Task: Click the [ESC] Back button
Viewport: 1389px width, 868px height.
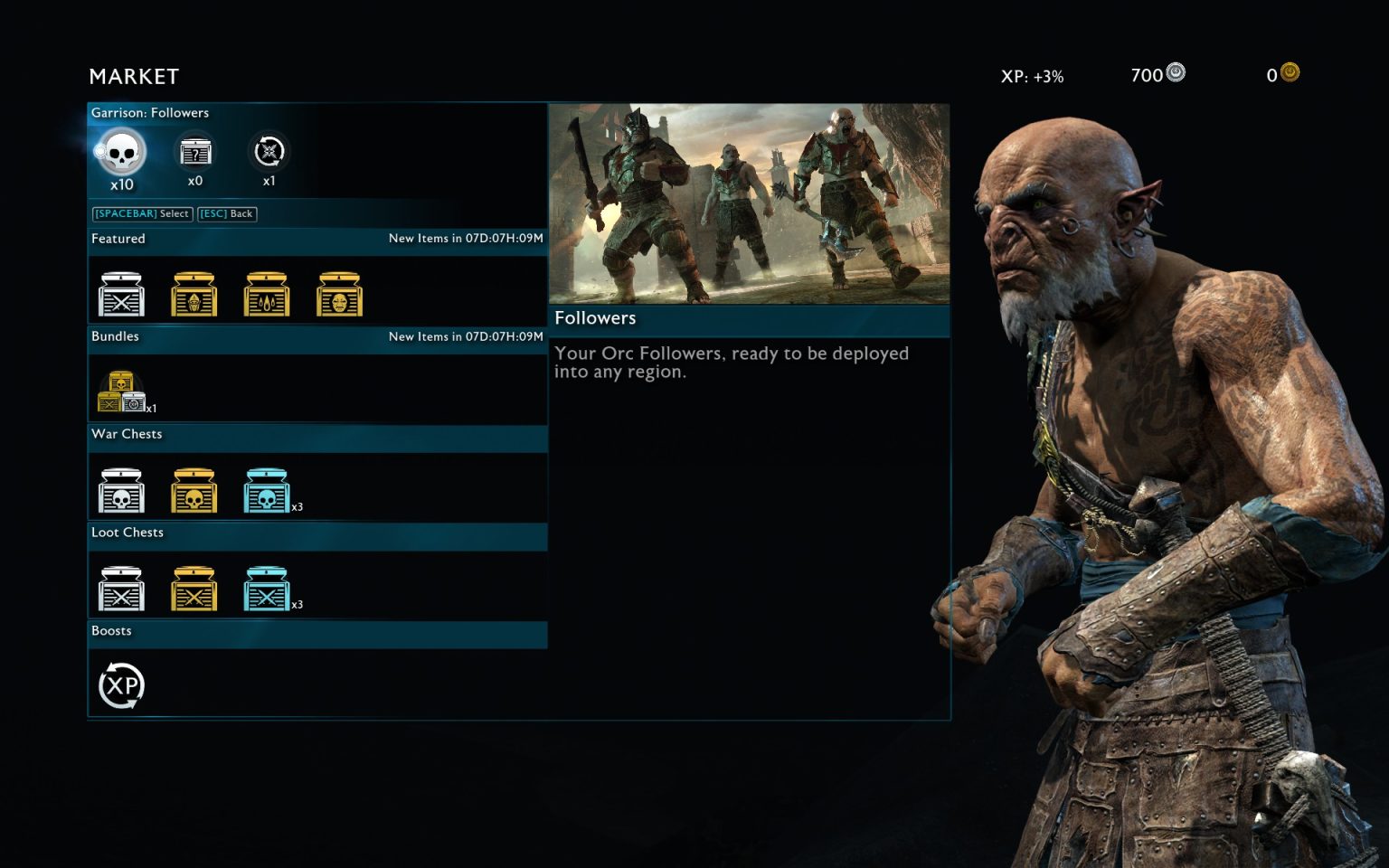Action: point(226,213)
